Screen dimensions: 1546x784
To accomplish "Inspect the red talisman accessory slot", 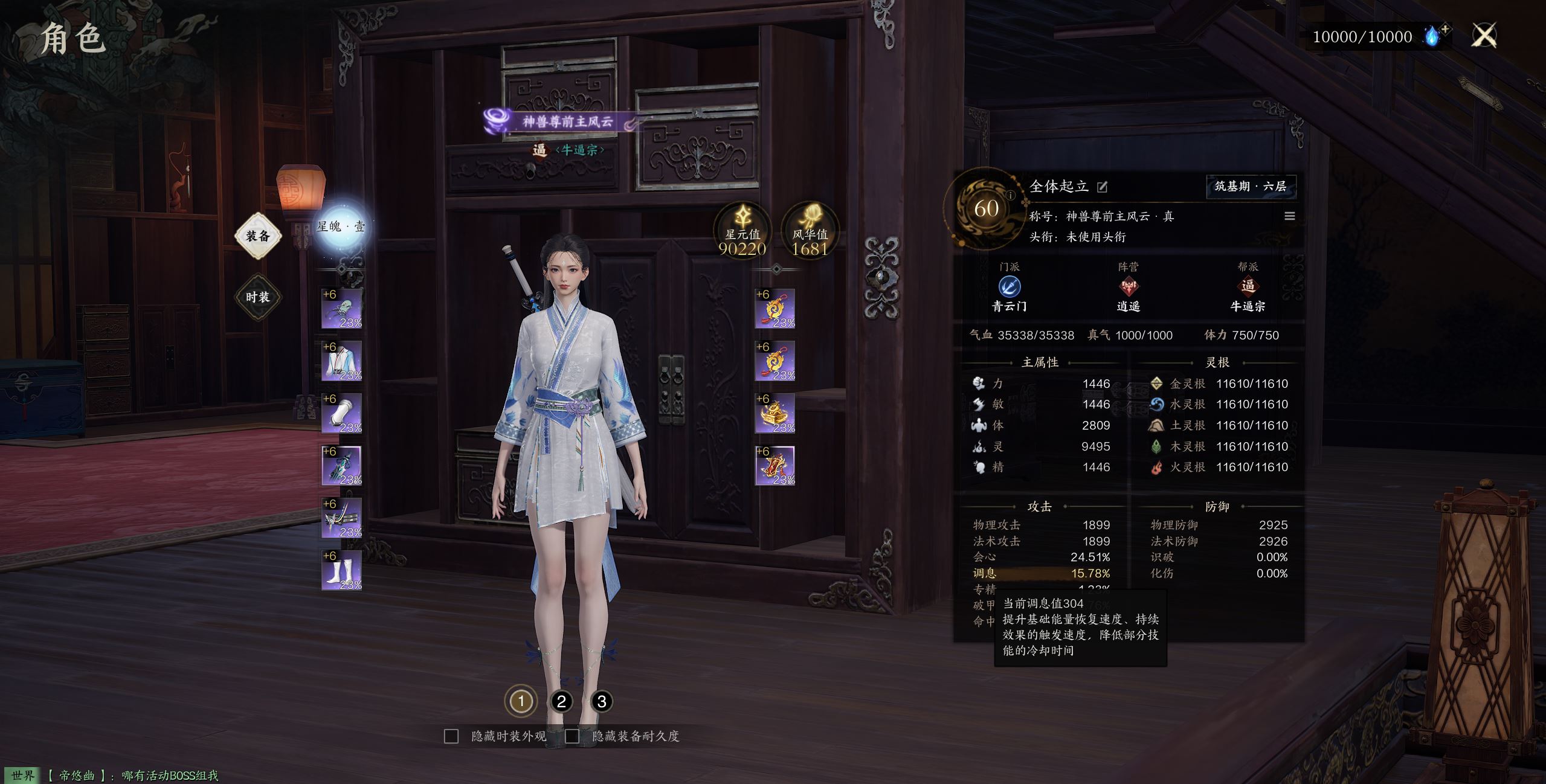I will click(x=775, y=466).
